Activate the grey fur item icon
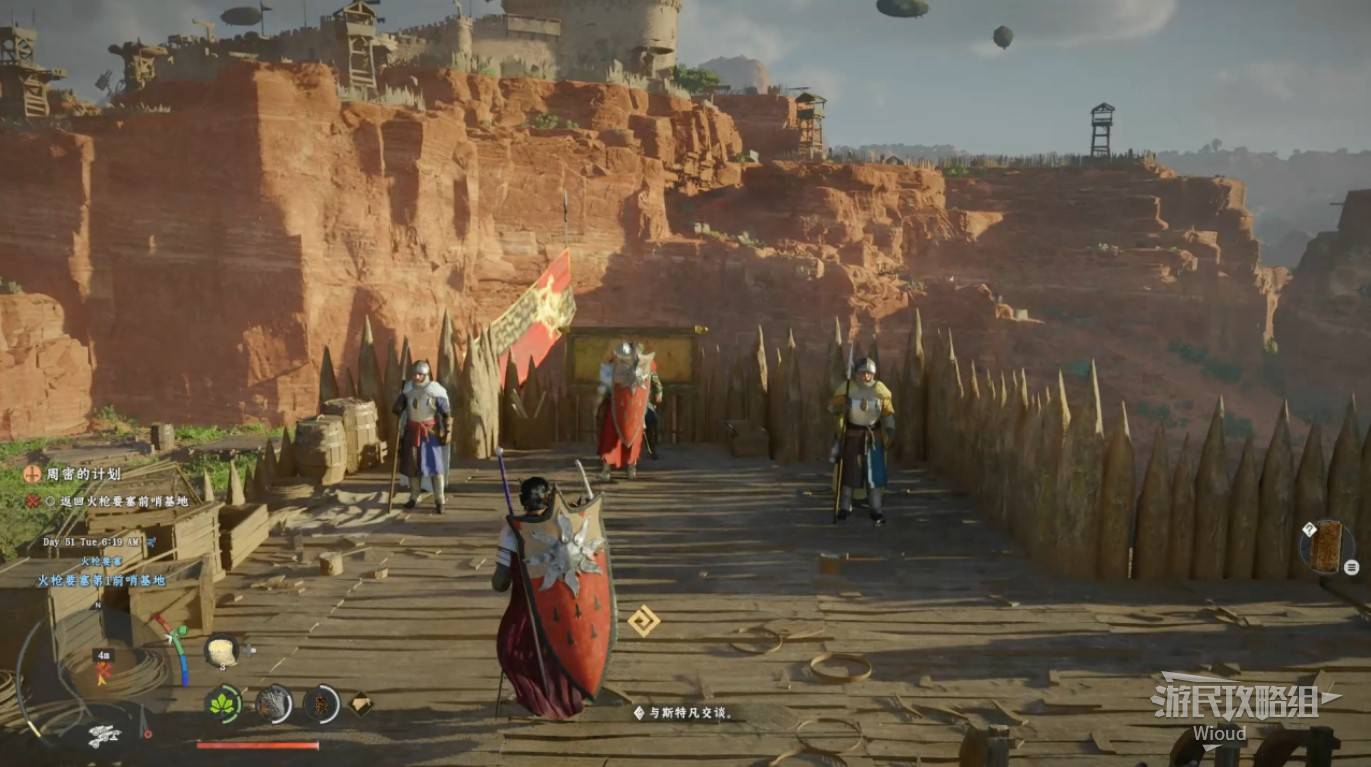This screenshot has height=767, width=1371. pyautogui.click(x=273, y=703)
